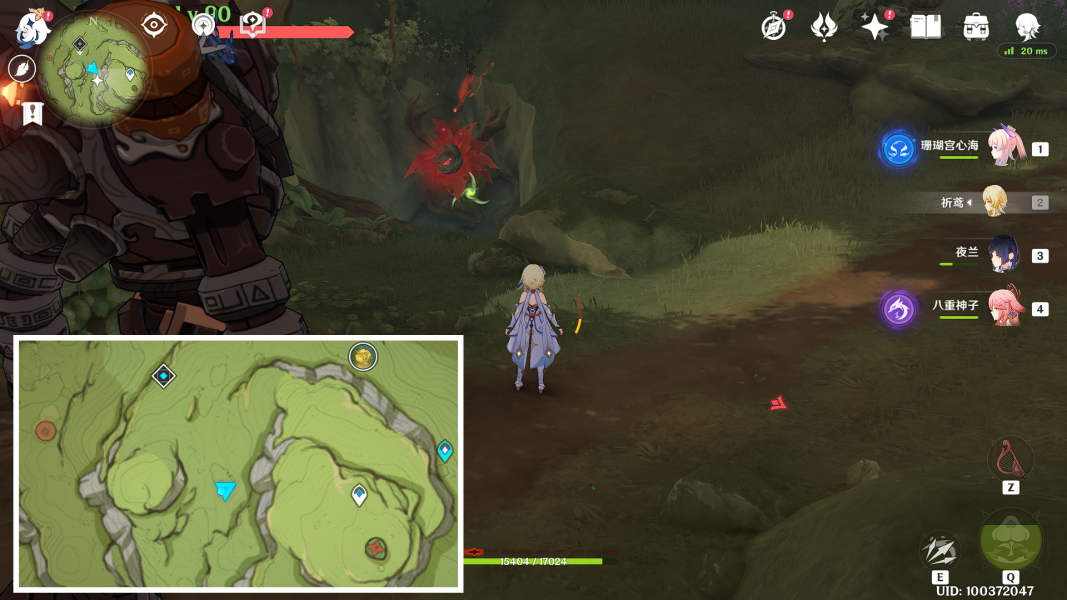Open the character head profile icon
The image size is (1067, 600).
point(1027,27)
